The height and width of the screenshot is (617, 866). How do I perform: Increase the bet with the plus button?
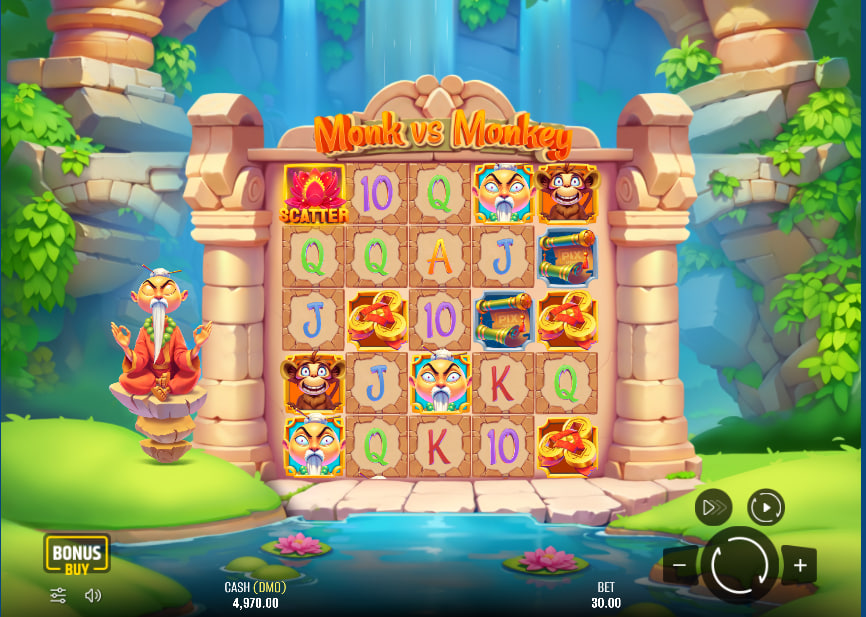pos(800,565)
